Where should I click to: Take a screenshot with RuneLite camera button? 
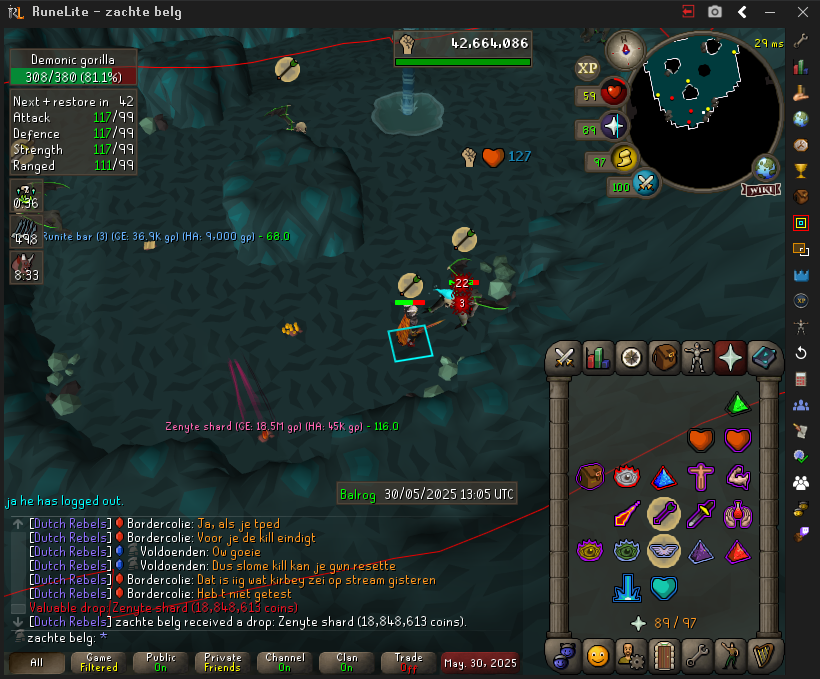pyautogui.click(x=715, y=12)
